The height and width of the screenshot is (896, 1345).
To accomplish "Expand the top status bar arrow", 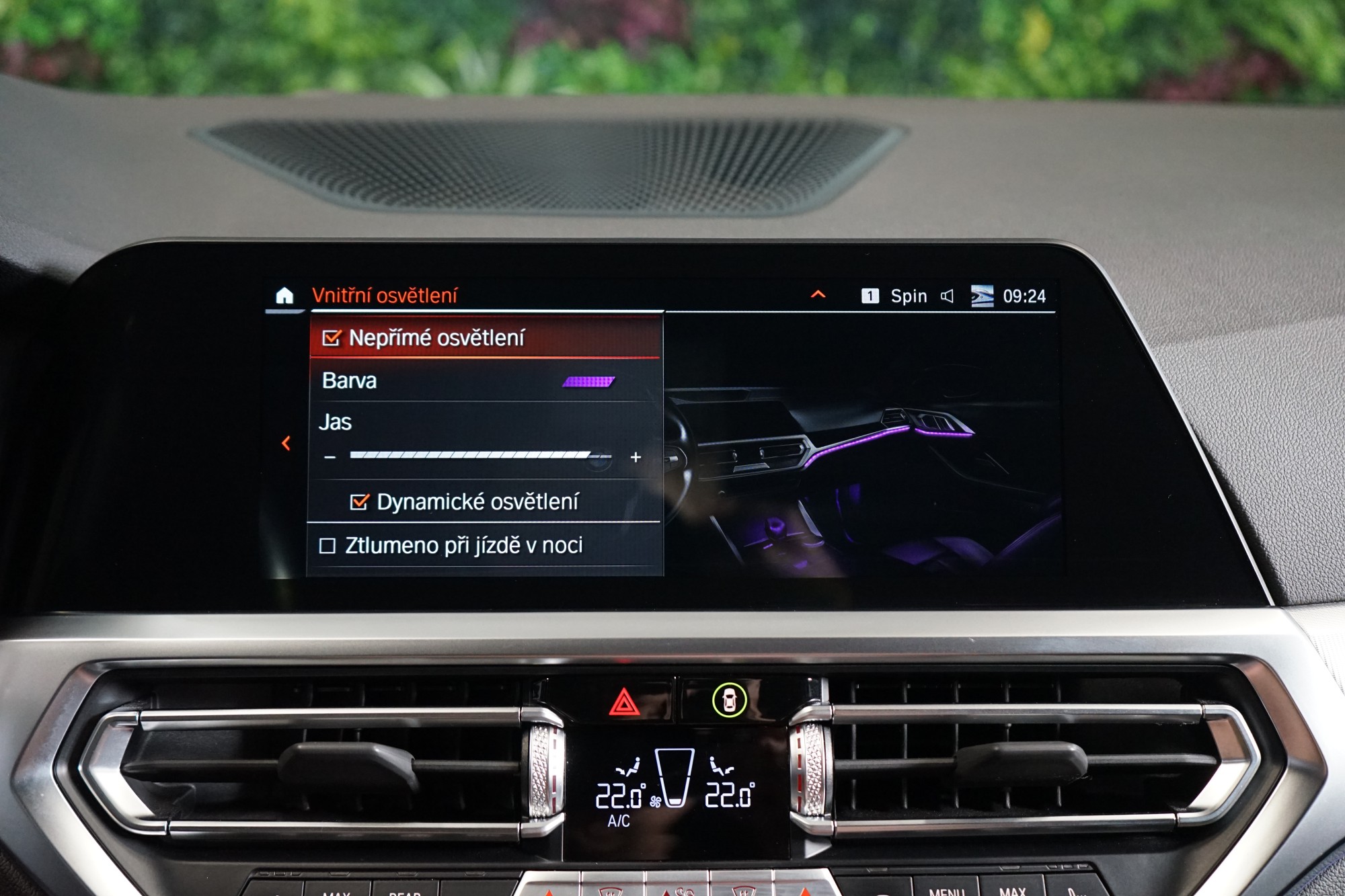I will (x=818, y=294).
